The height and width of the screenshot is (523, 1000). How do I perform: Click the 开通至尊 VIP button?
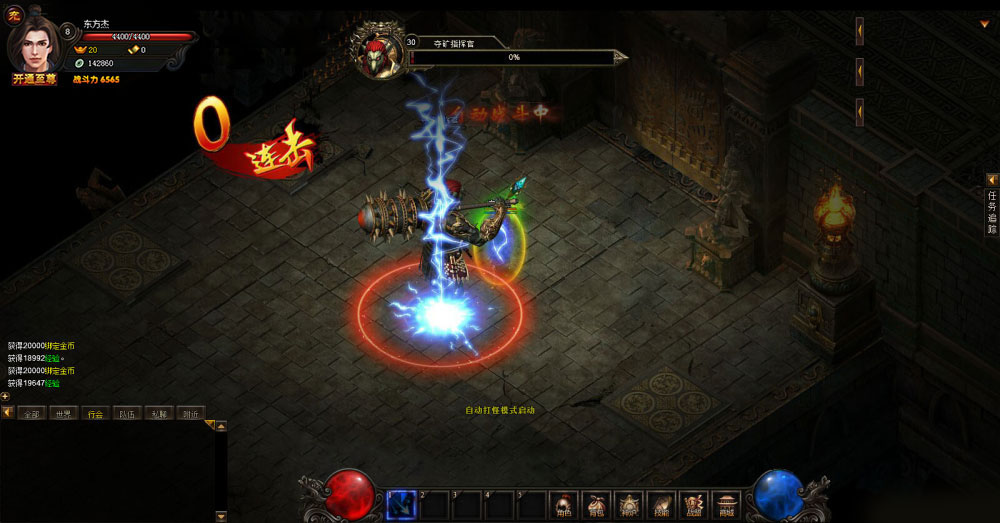click(x=33, y=79)
